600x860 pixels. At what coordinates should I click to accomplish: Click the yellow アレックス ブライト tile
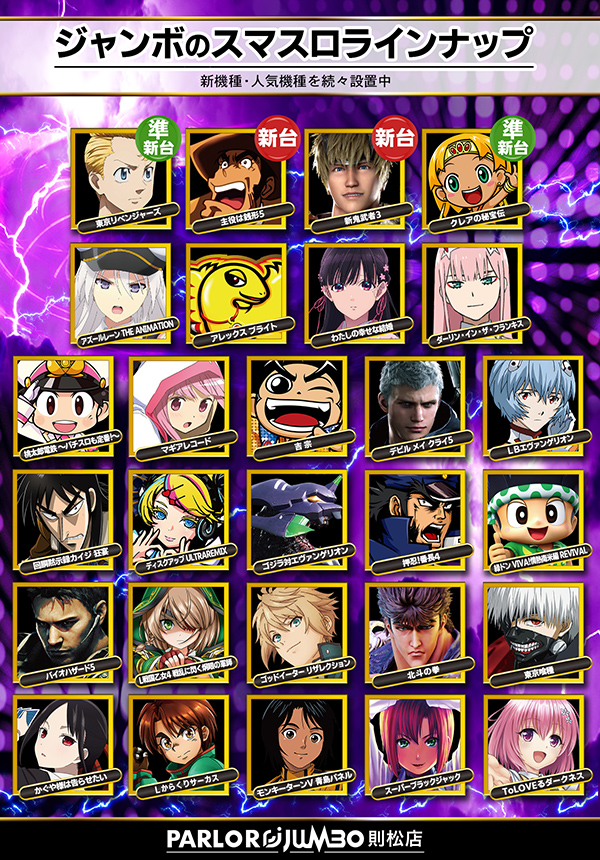238,290
